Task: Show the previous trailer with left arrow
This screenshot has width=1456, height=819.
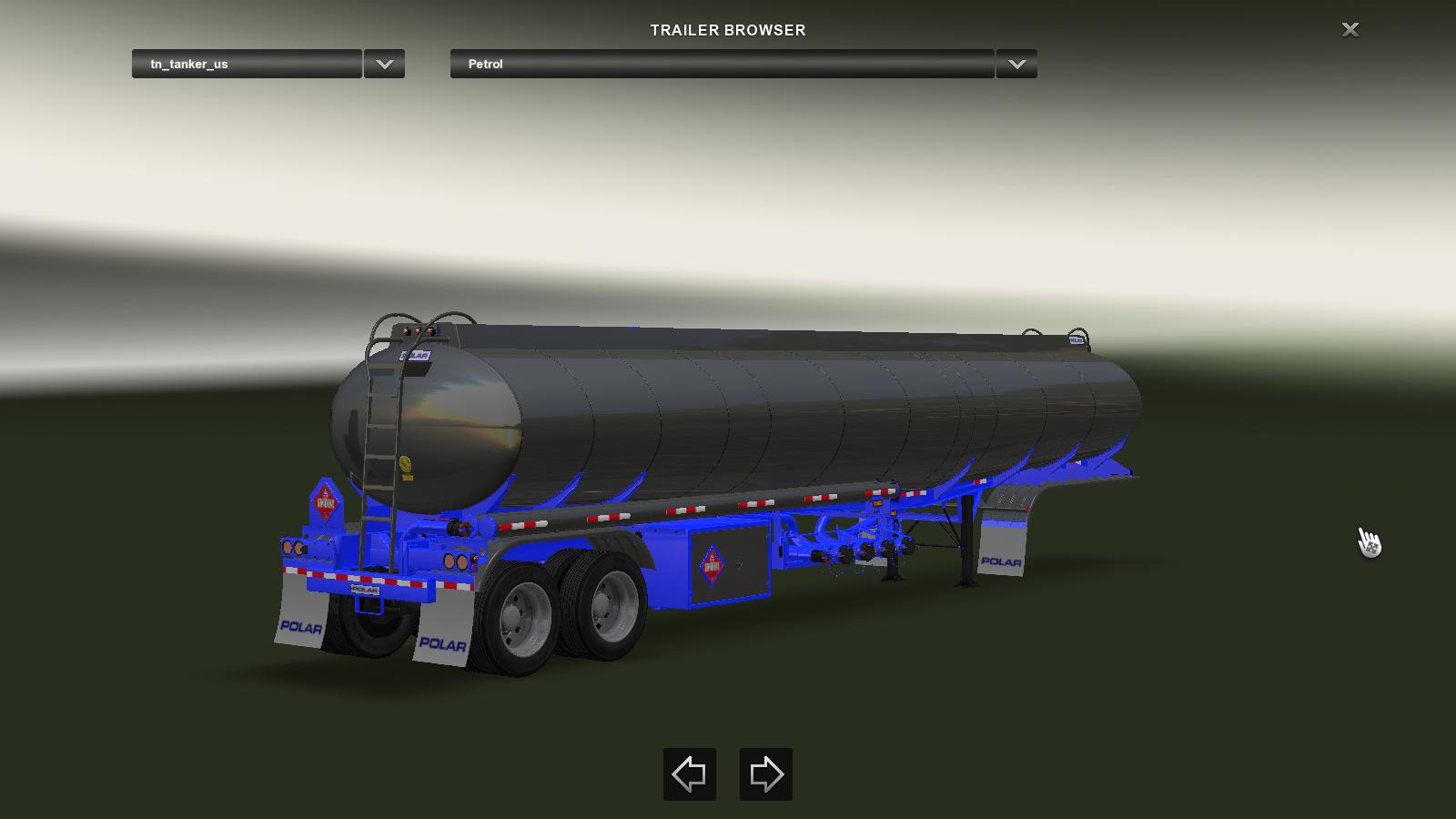Action: [690, 774]
